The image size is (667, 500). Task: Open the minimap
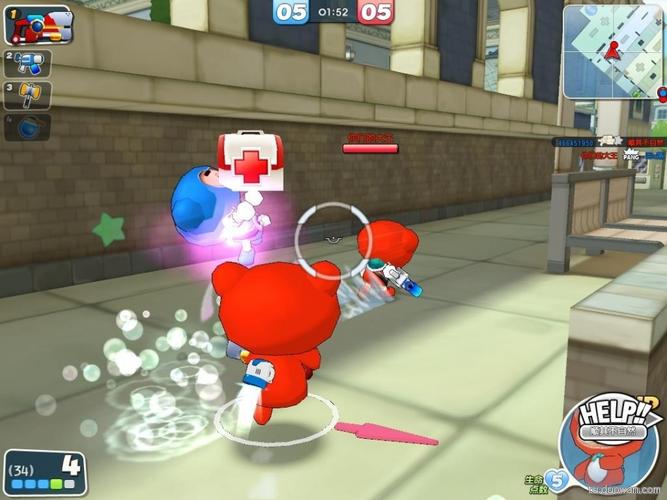(613, 50)
